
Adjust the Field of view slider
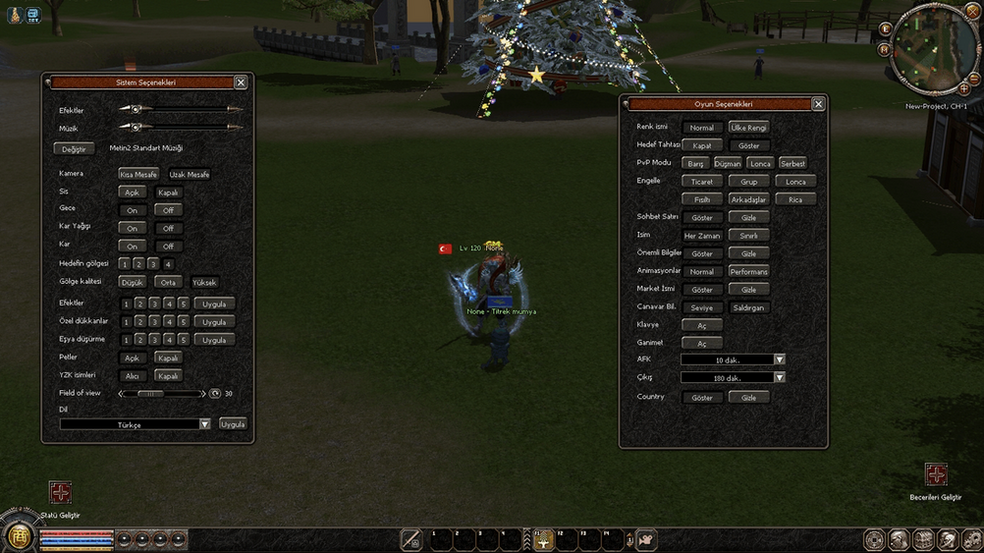[x=151, y=394]
